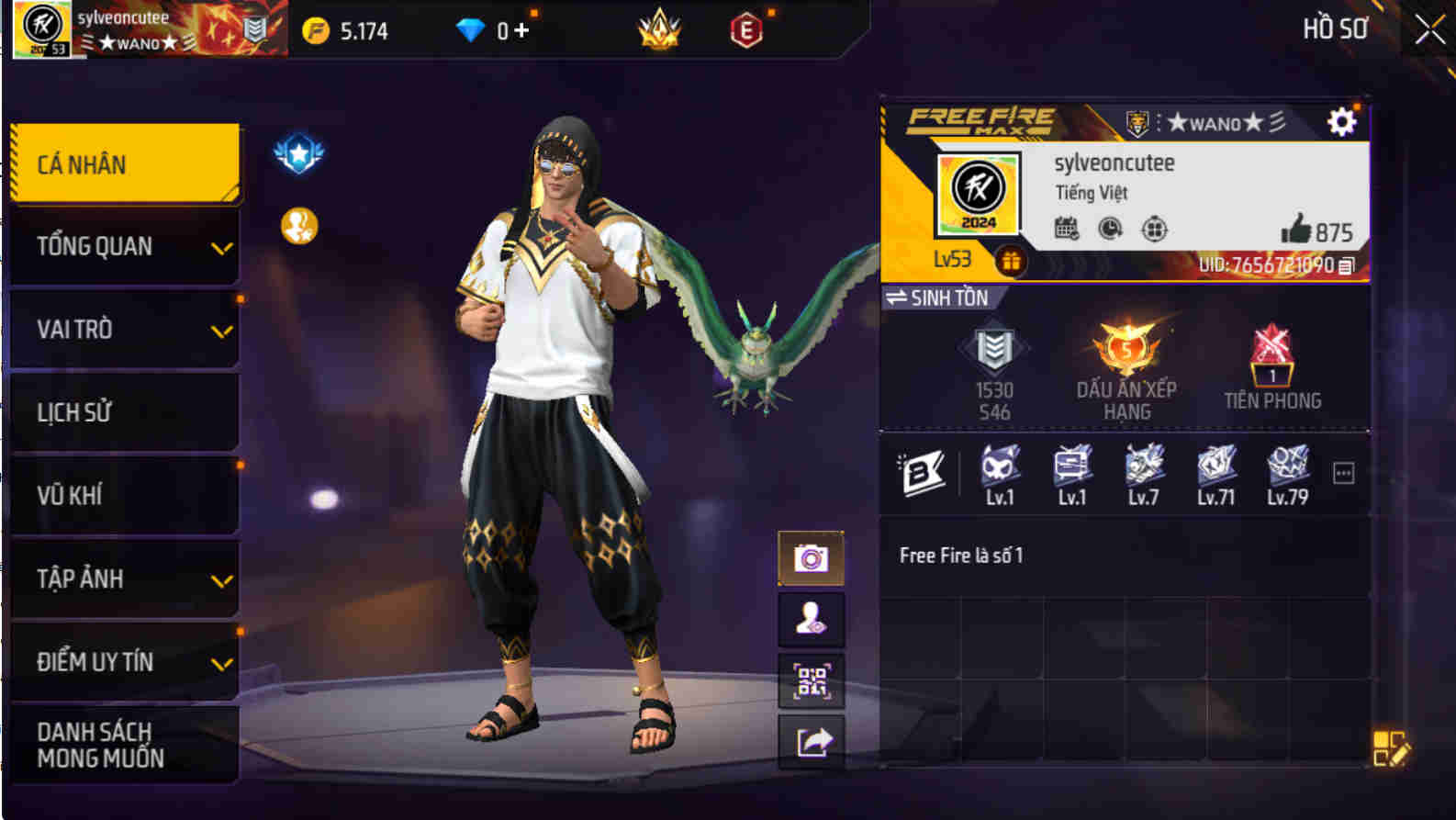Open the gift icon beside Lv53

click(1012, 261)
